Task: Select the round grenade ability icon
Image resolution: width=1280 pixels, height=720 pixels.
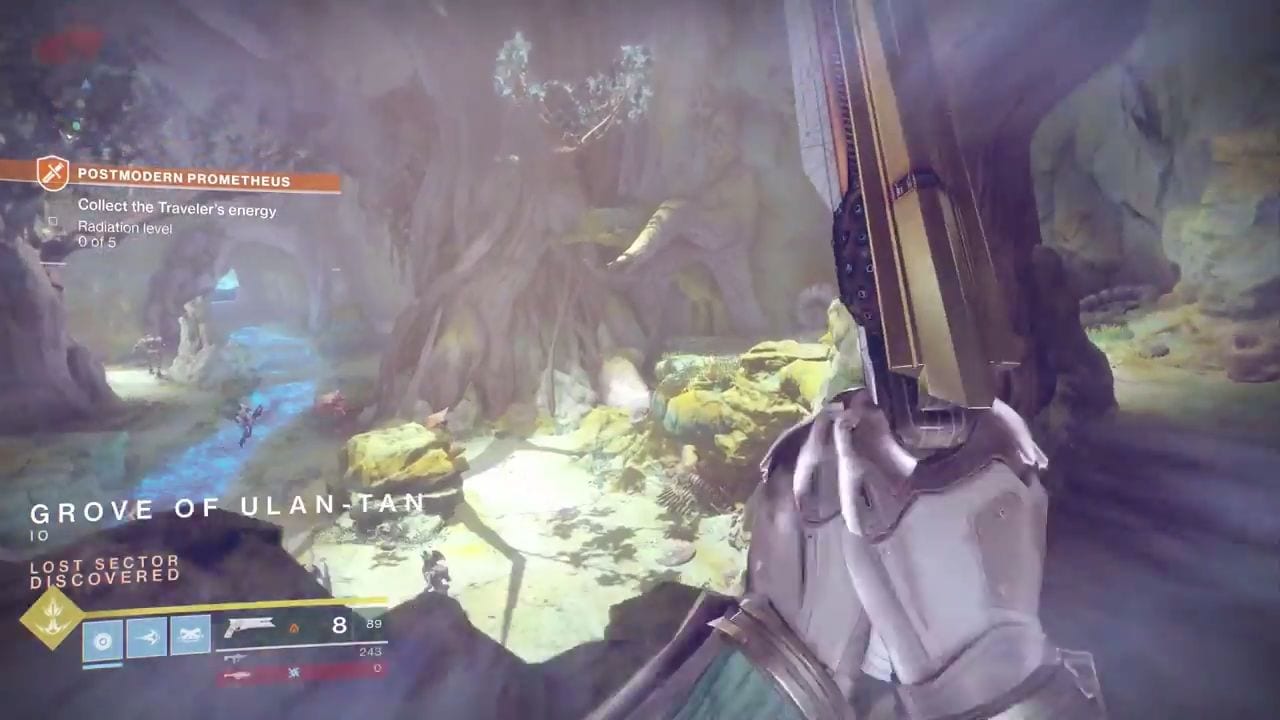Action: click(x=102, y=637)
